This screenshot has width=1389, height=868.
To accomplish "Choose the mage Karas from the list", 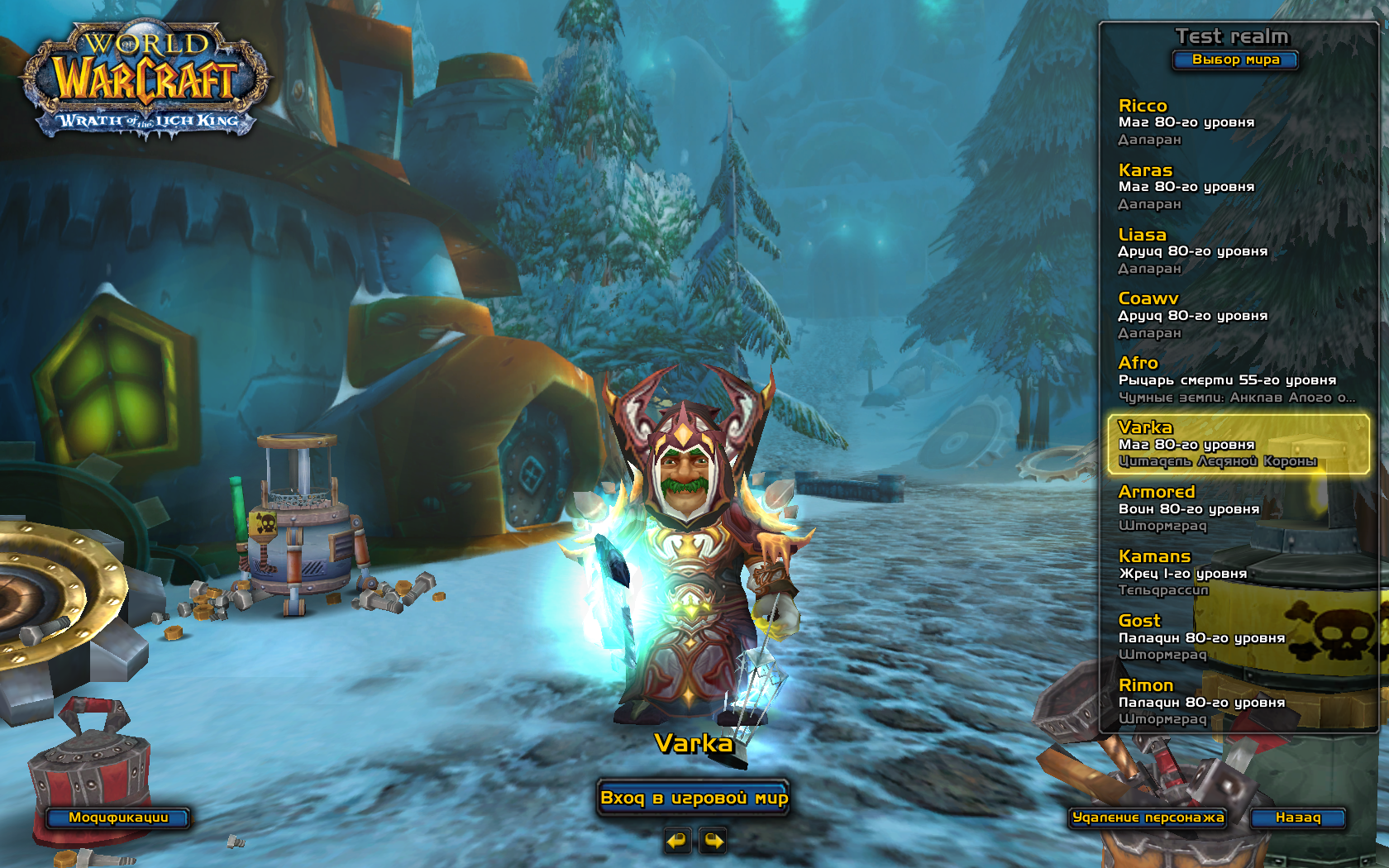I will [1238, 187].
